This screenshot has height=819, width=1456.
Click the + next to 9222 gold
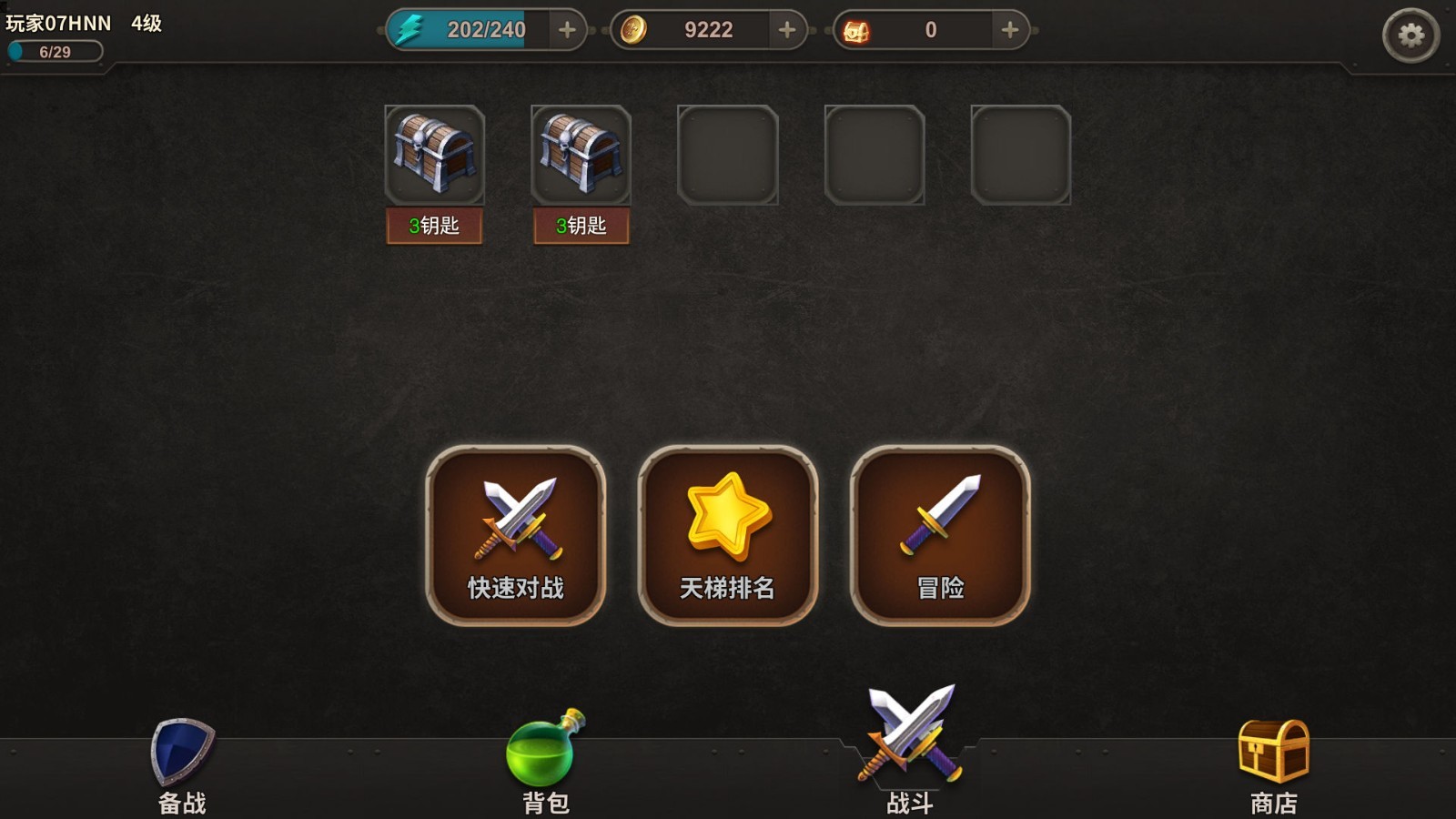coord(784,29)
